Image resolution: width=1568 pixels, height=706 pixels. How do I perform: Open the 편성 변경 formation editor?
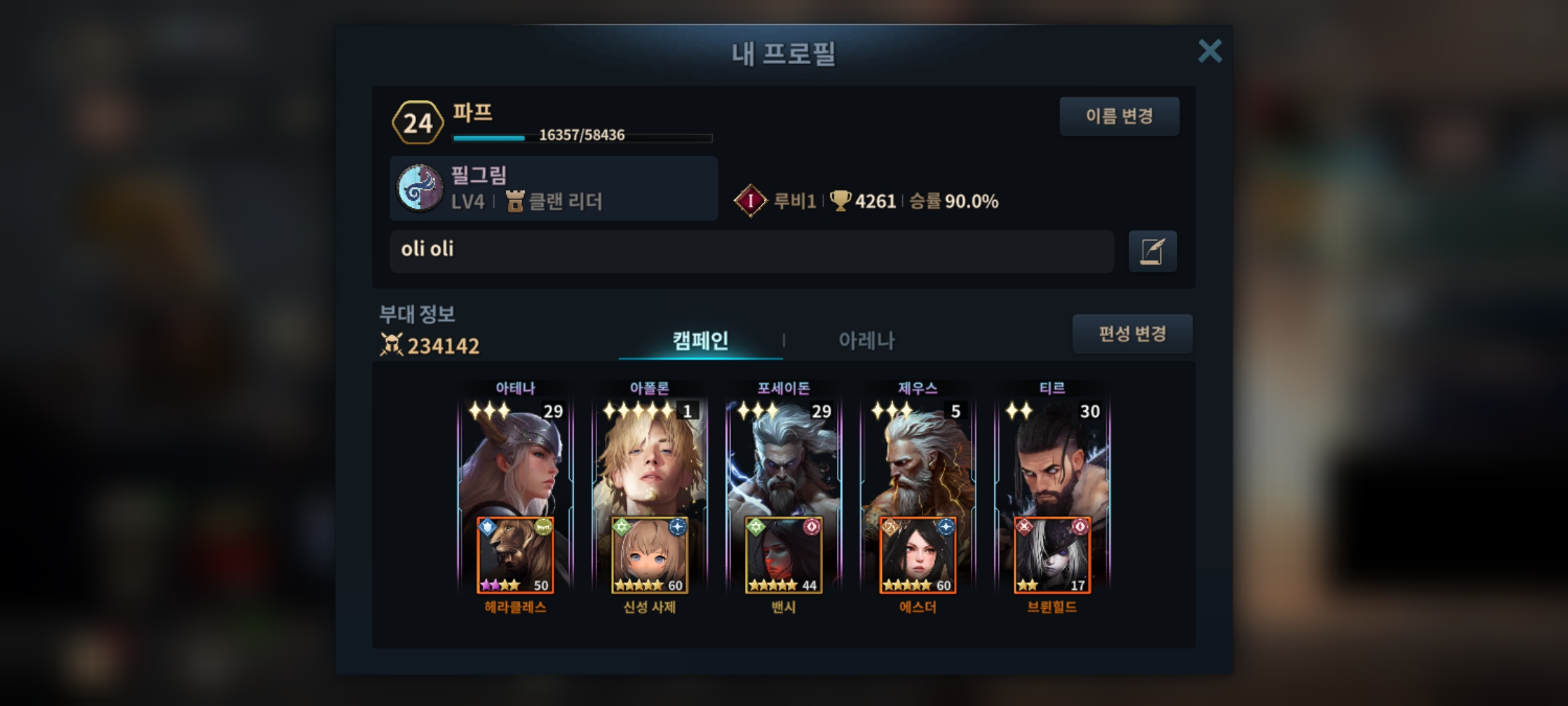click(x=1132, y=334)
